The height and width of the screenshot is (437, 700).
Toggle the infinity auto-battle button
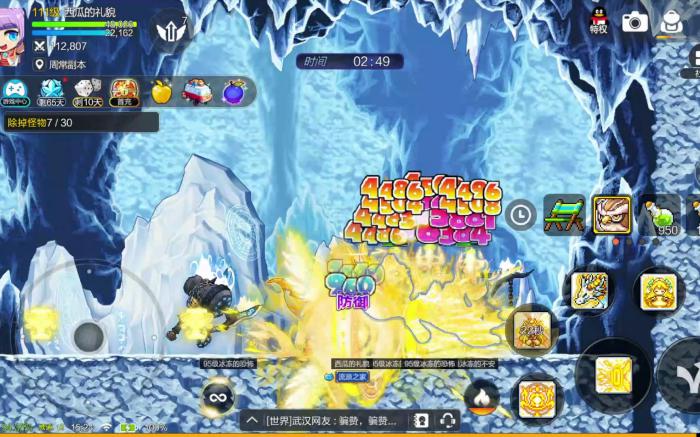(x=216, y=397)
